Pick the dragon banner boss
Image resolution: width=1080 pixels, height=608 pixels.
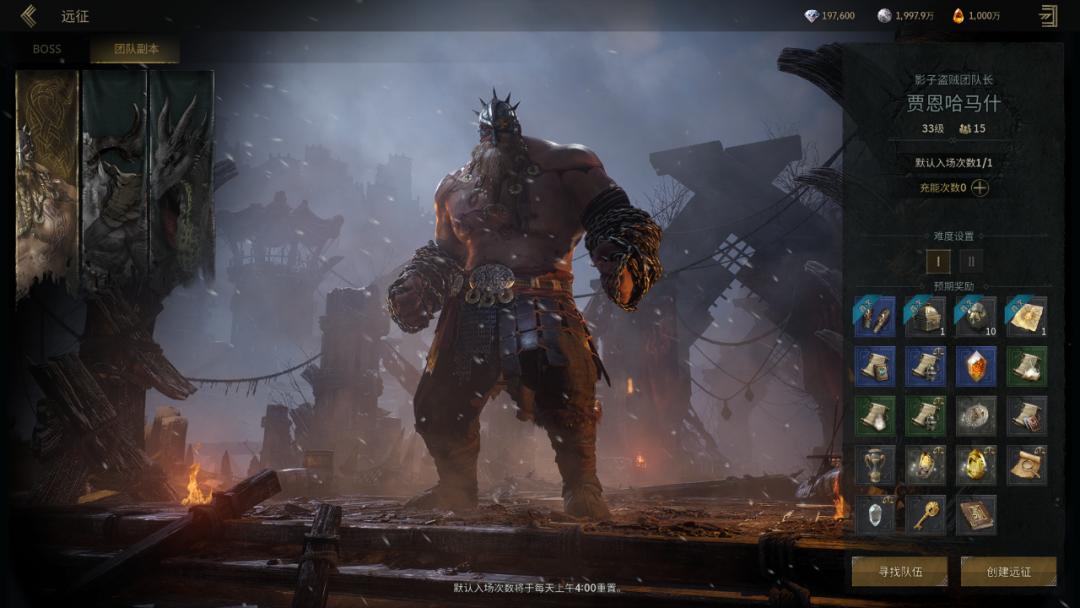pos(181,180)
